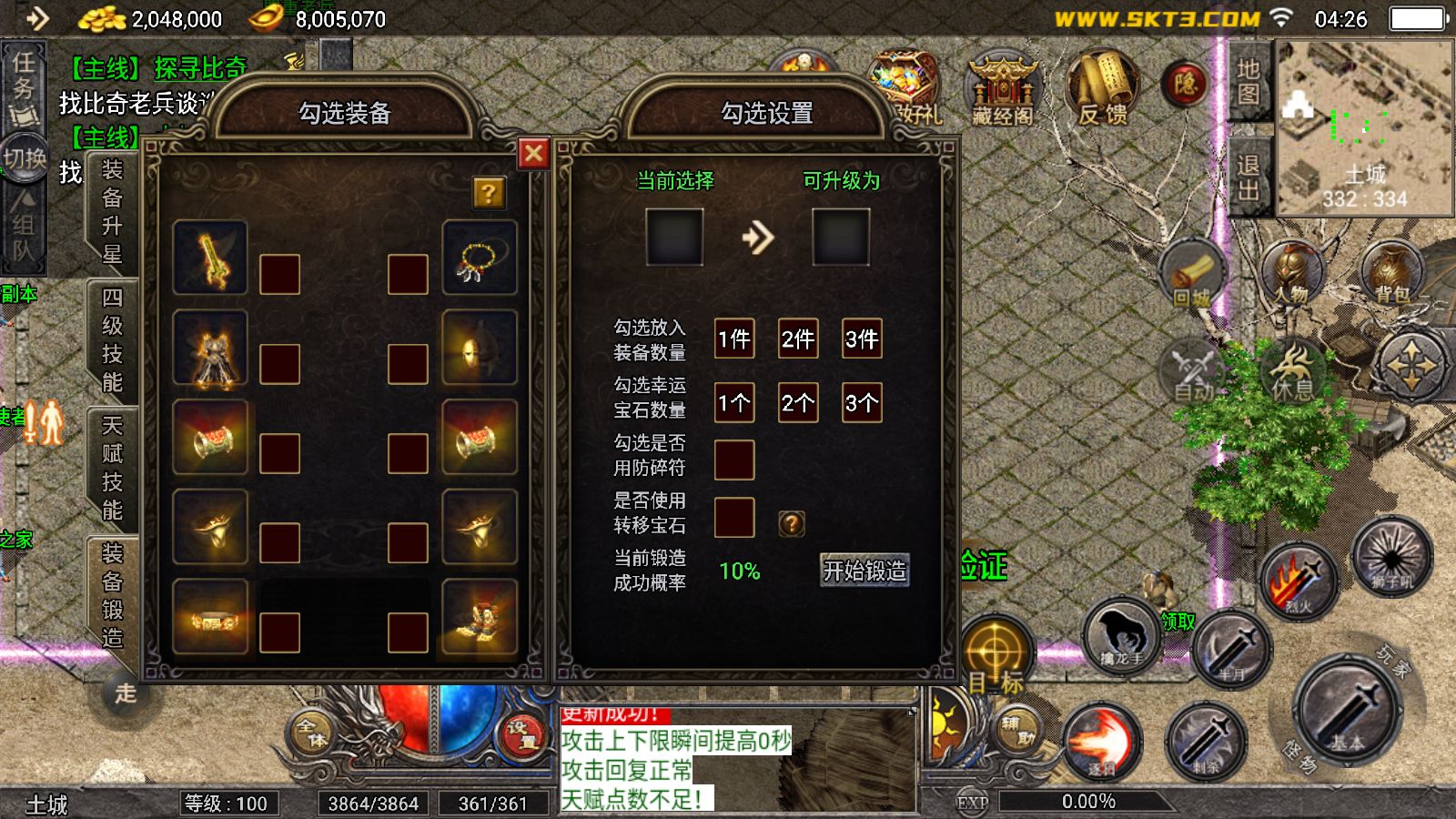This screenshot has height=819, width=1456.
Task: Select the boots equipment slot
Action: (479, 616)
